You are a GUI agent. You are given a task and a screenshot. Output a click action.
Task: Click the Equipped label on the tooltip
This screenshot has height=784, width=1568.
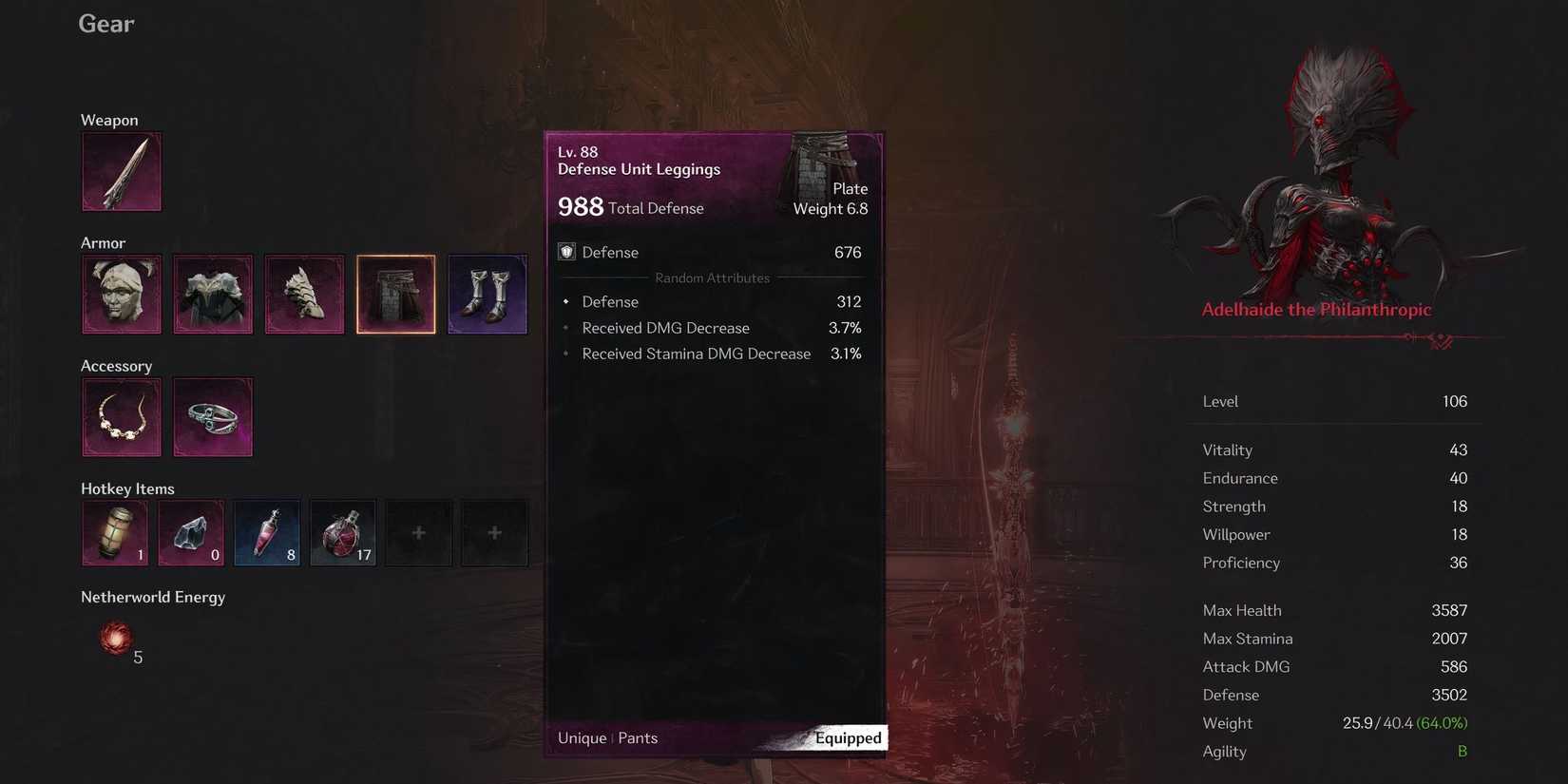pyautogui.click(x=847, y=737)
